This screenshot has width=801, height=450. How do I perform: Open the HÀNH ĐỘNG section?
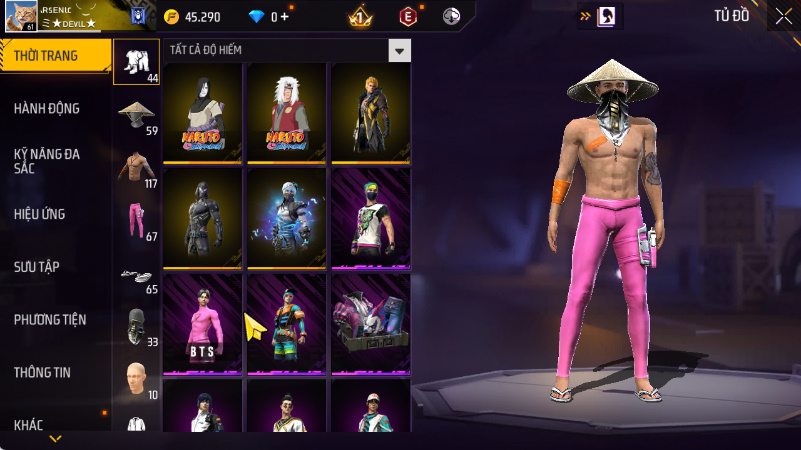[x=47, y=108]
